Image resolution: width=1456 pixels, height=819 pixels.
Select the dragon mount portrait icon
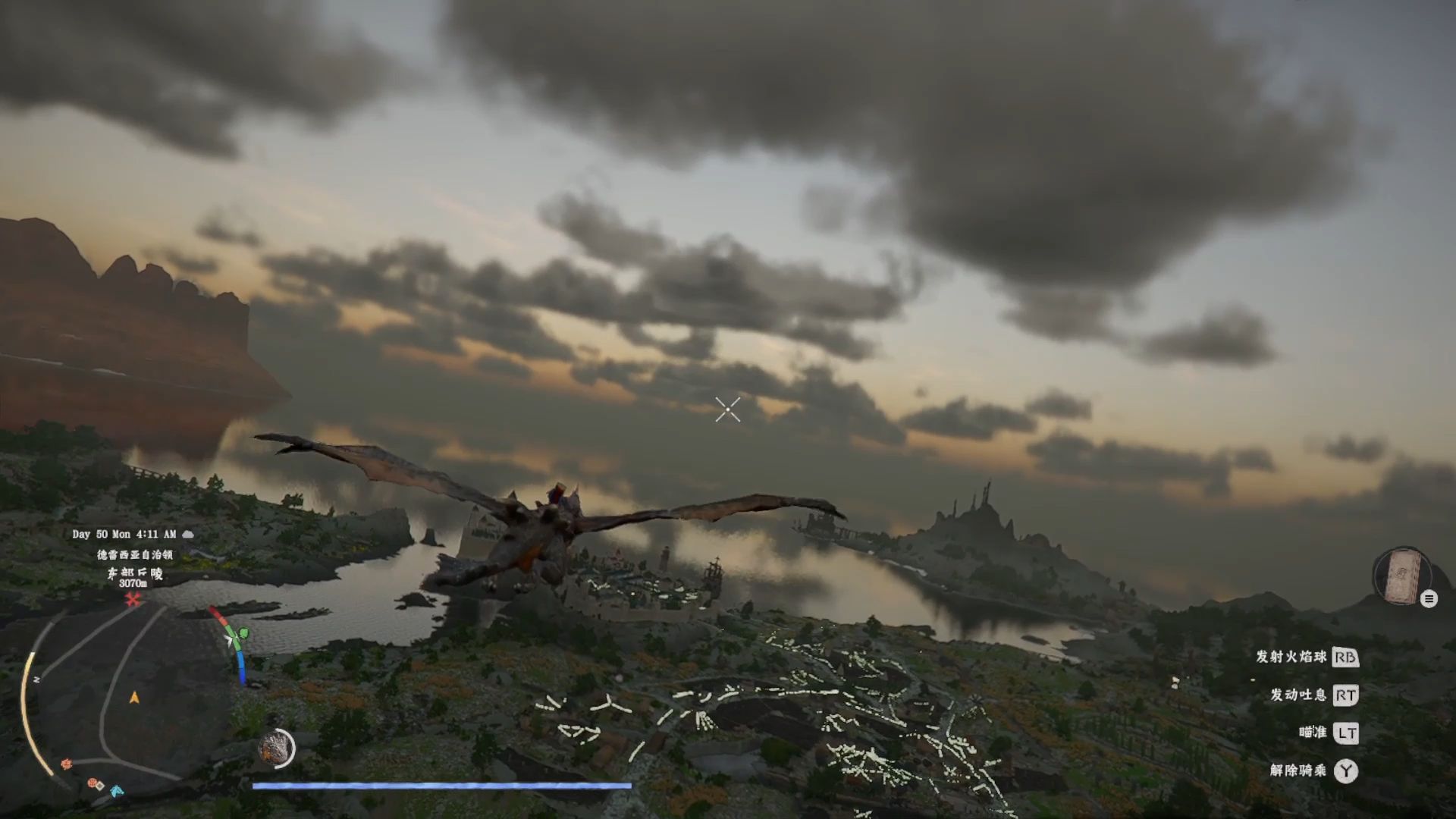[275, 748]
